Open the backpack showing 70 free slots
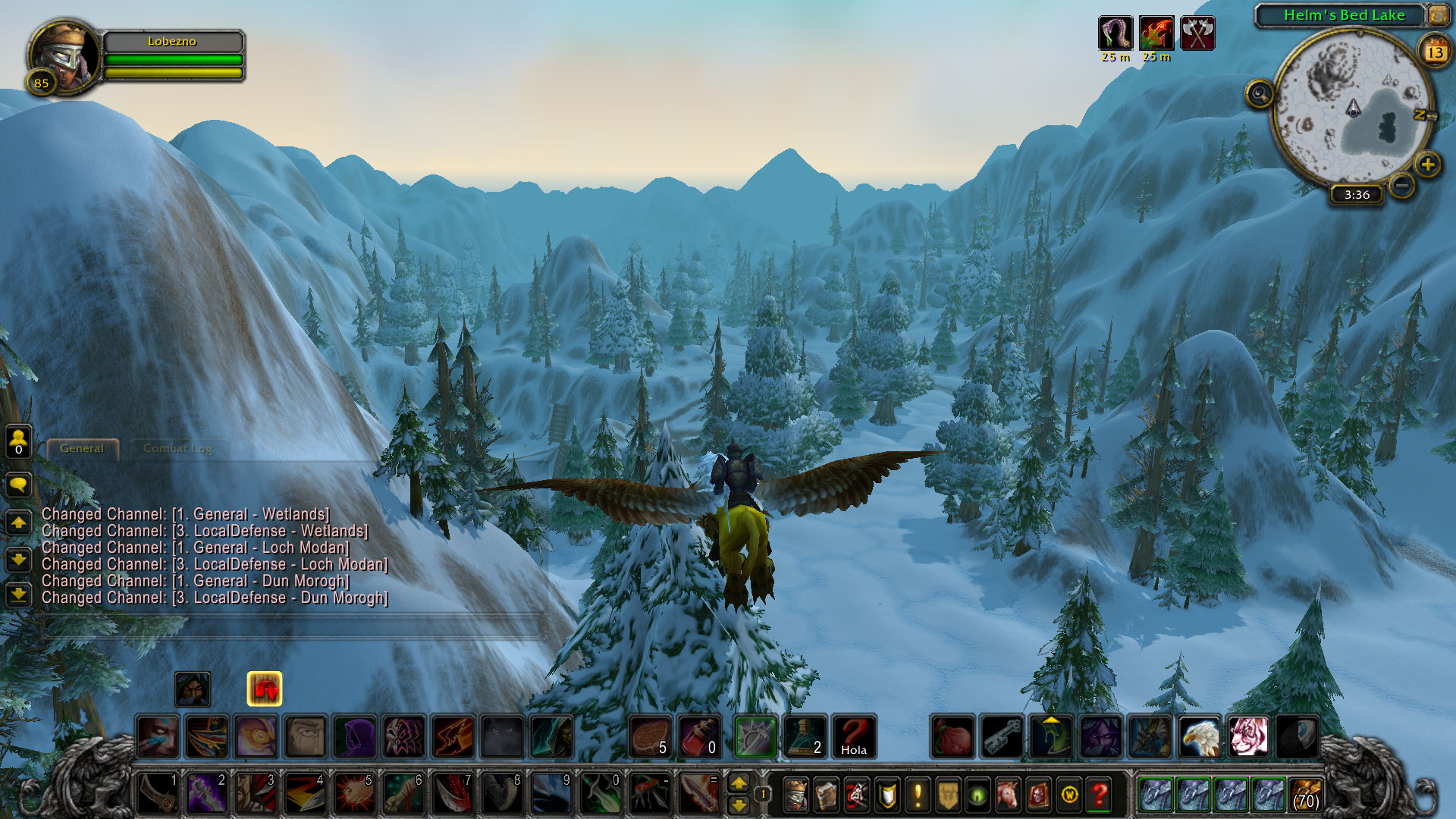This screenshot has height=819, width=1456. pyautogui.click(x=1305, y=795)
